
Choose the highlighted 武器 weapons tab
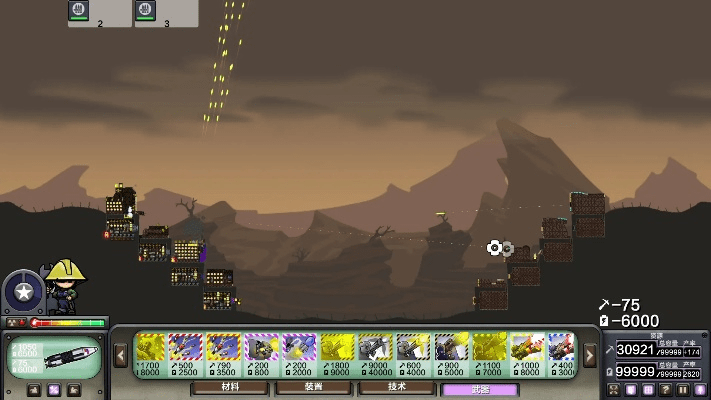click(480, 388)
